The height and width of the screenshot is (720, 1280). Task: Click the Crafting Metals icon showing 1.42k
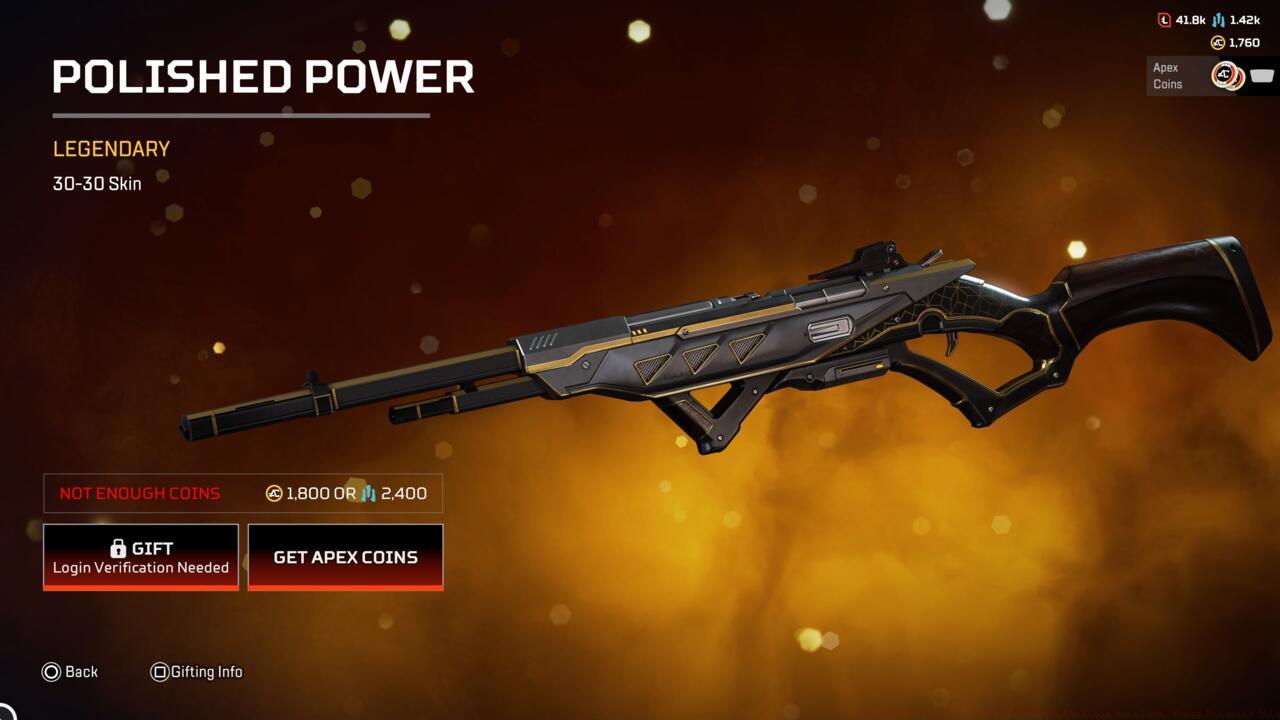tap(1218, 21)
